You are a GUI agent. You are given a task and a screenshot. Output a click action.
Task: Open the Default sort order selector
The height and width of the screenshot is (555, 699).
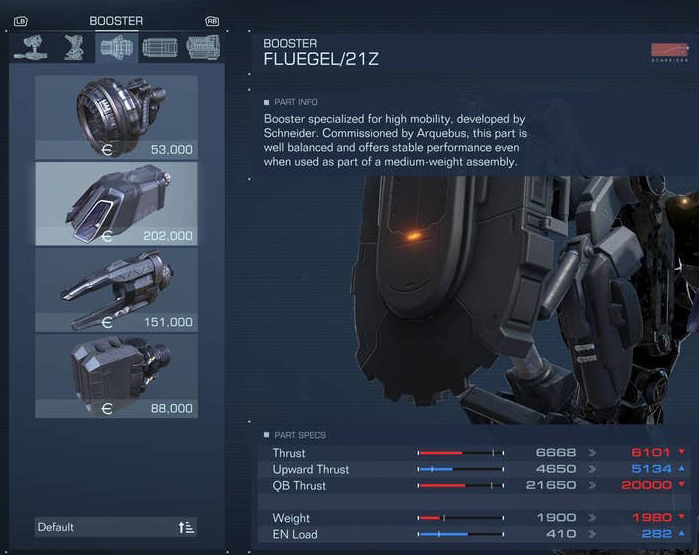point(116,527)
